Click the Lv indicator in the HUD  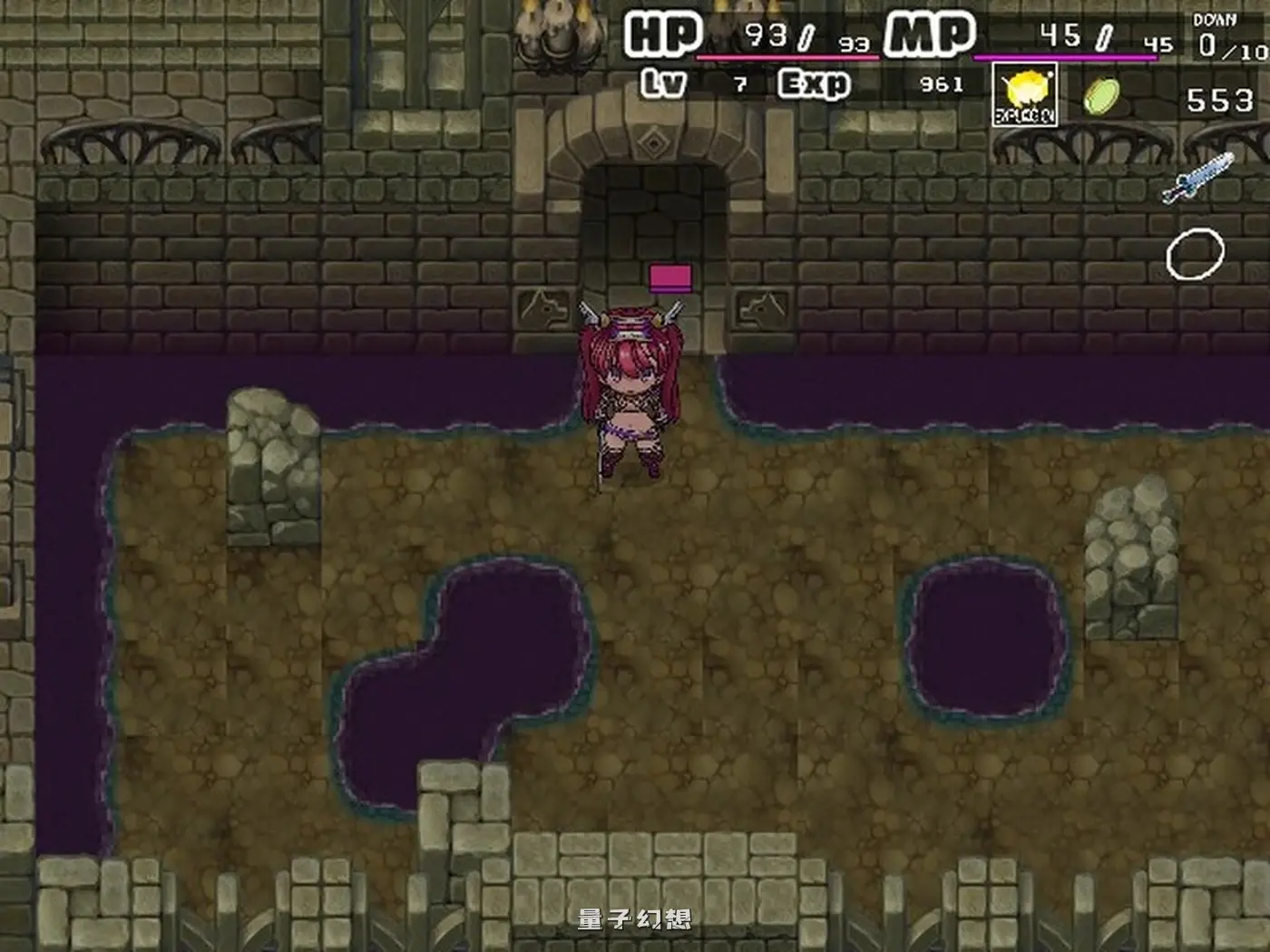[x=661, y=83]
